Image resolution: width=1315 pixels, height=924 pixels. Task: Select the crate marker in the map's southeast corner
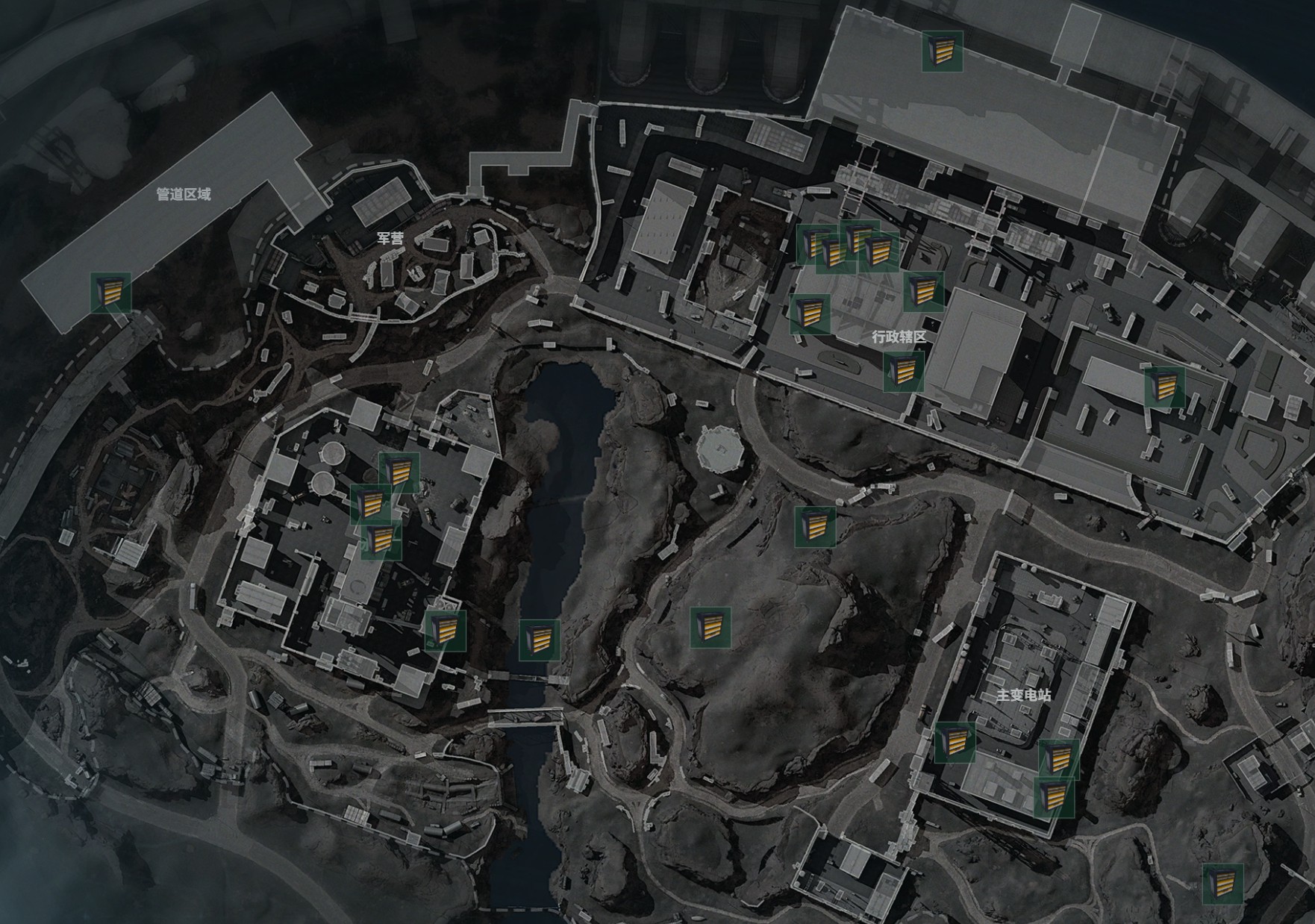(x=1222, y=884)
